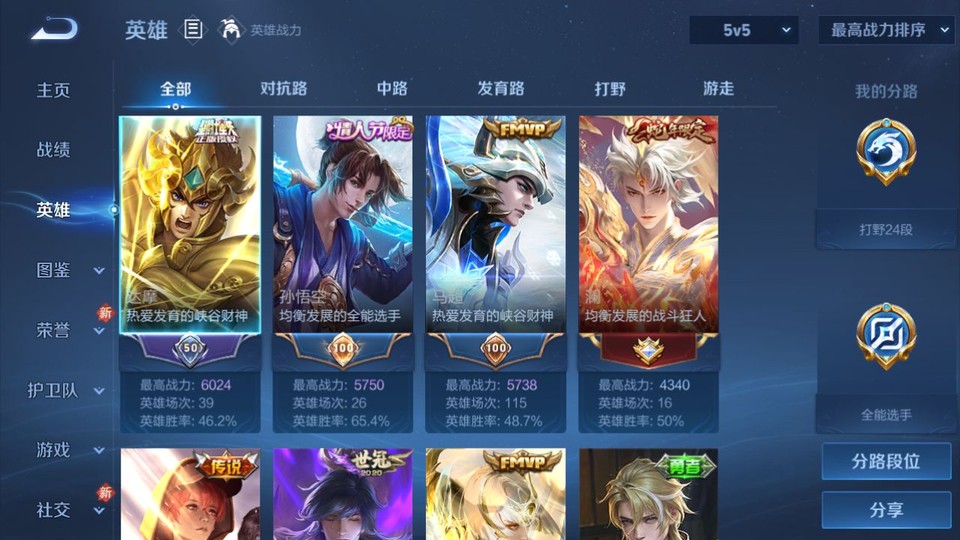Click the 分享 share button

click(x=886, y=510)
